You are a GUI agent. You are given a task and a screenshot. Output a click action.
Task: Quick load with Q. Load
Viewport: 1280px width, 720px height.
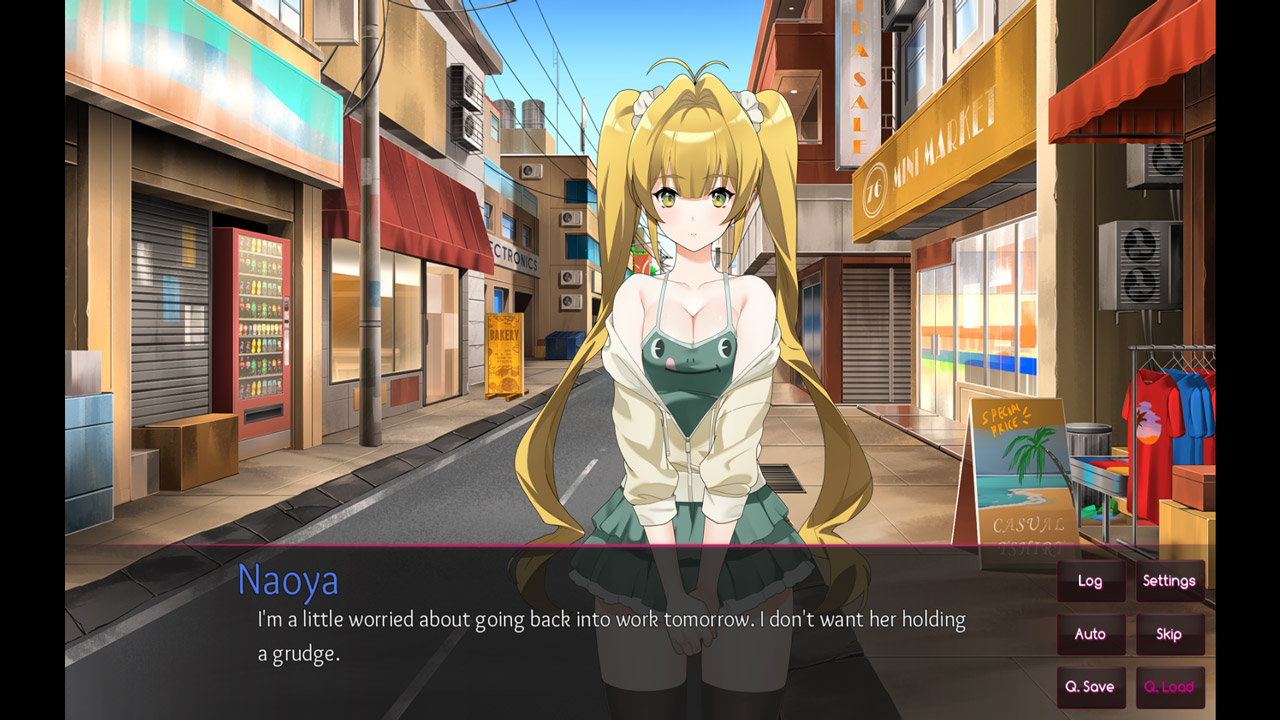tap(1169, 687)
